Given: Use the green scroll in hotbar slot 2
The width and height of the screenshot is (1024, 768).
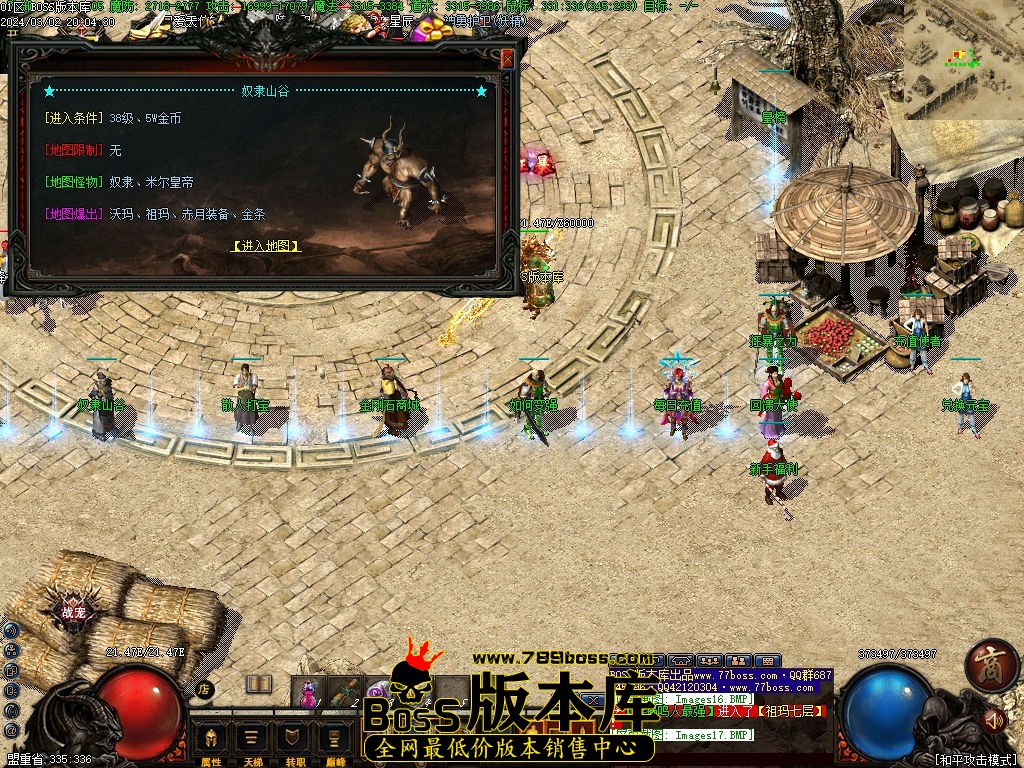Looking at the screenshot, I should tap(345, 691).
